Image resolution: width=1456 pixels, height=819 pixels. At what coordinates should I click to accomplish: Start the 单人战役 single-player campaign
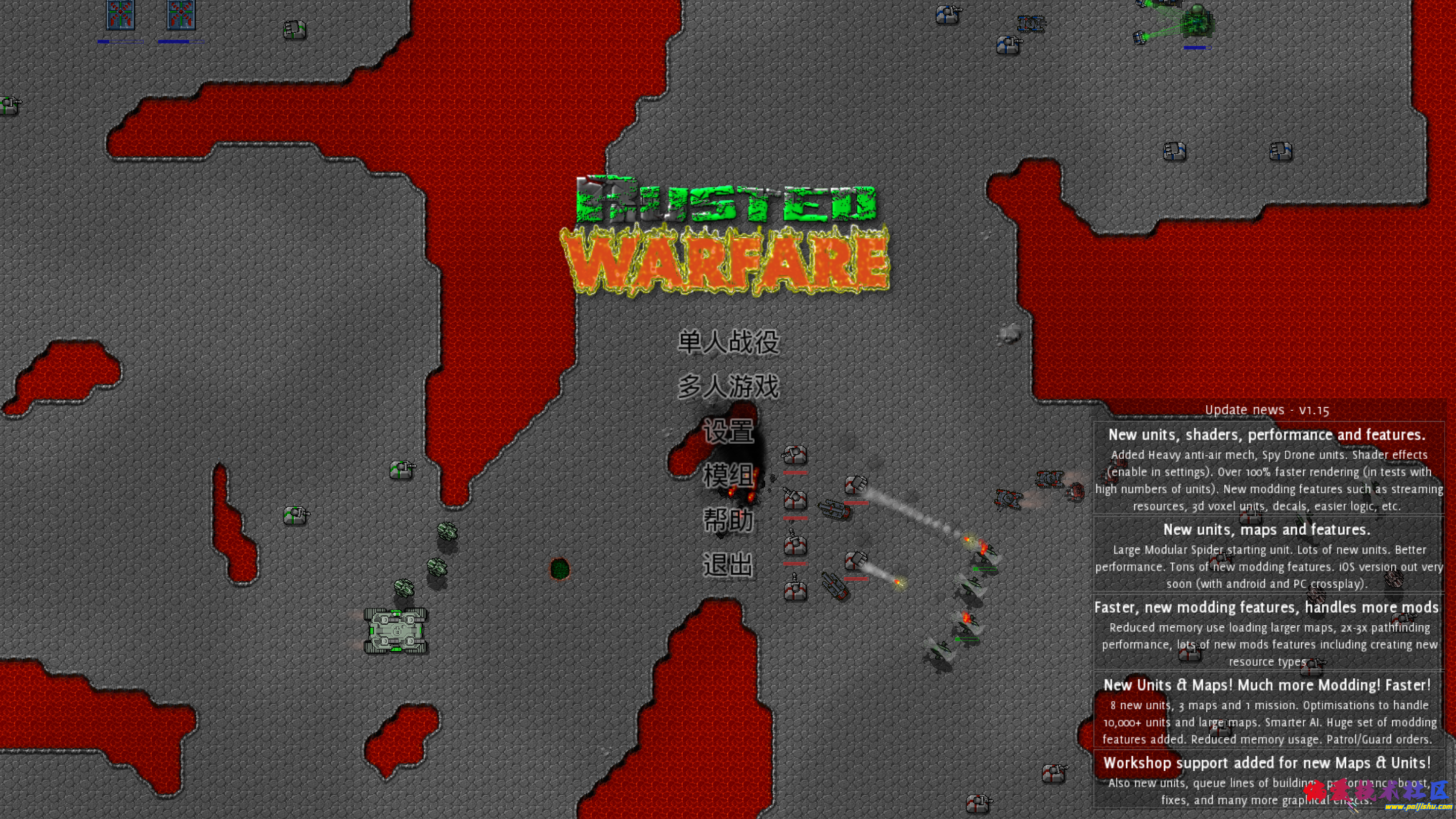tap(728, 342)
